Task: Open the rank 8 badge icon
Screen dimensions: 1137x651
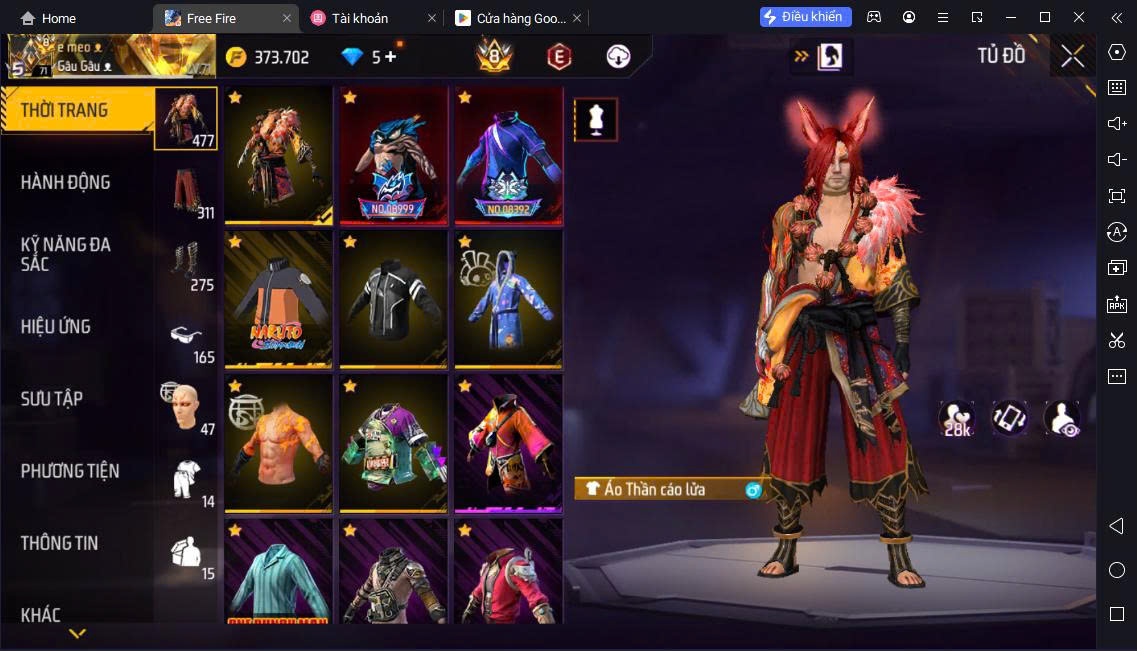Action: coord(494,56)
